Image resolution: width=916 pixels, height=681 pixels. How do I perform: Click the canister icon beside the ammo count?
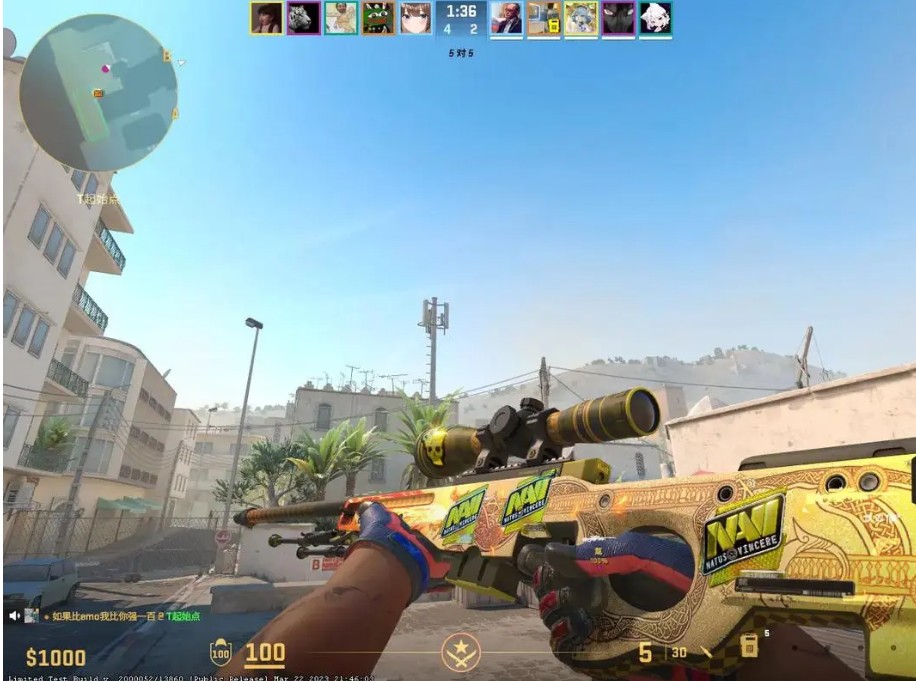tap(748, 647)
